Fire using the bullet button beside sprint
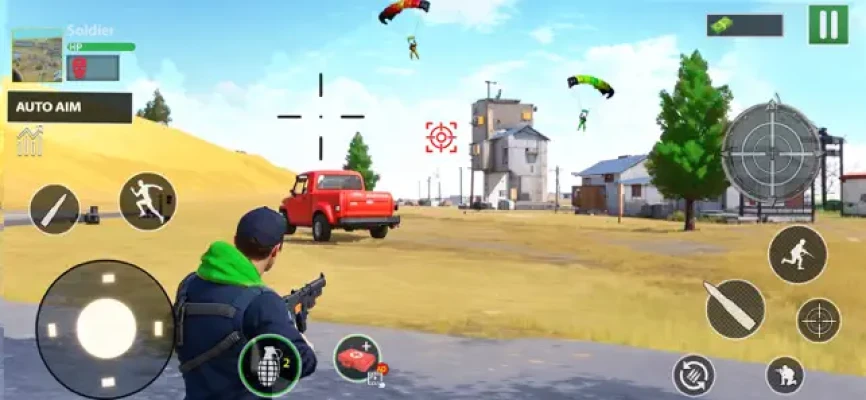 click(x=54, y=209)
